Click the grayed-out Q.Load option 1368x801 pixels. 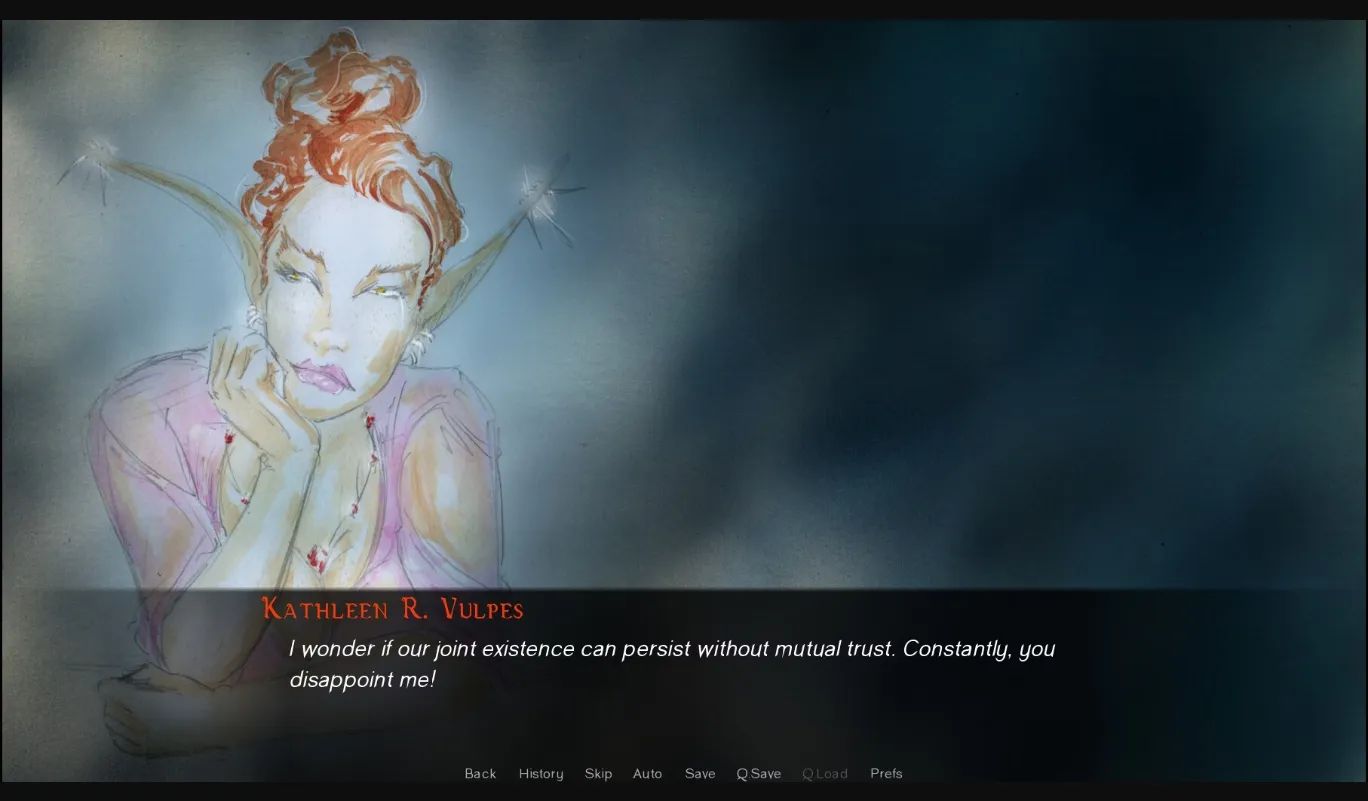pos(825,773)
